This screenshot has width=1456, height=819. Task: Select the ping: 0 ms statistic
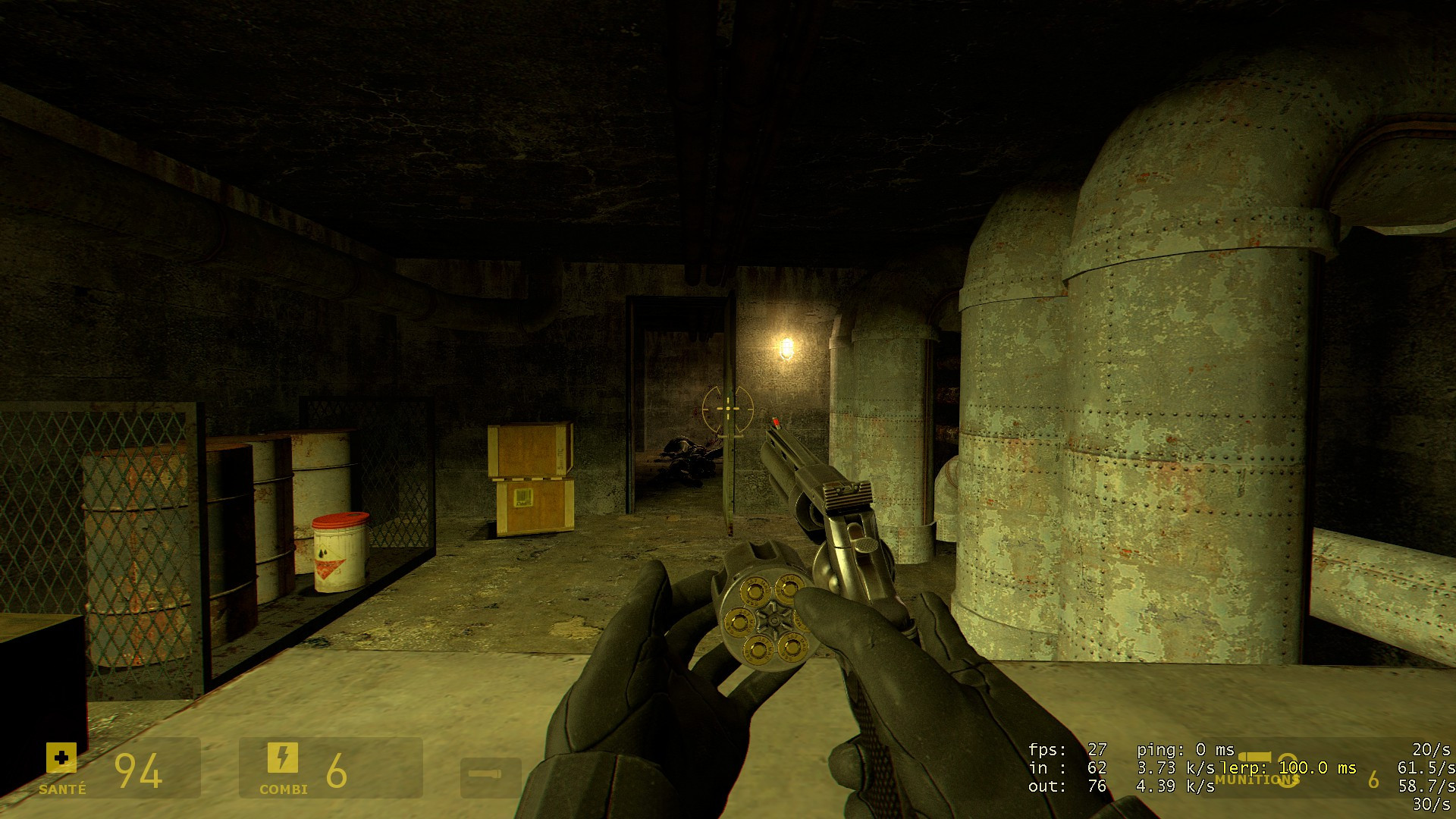click(x=1187, y=749)
